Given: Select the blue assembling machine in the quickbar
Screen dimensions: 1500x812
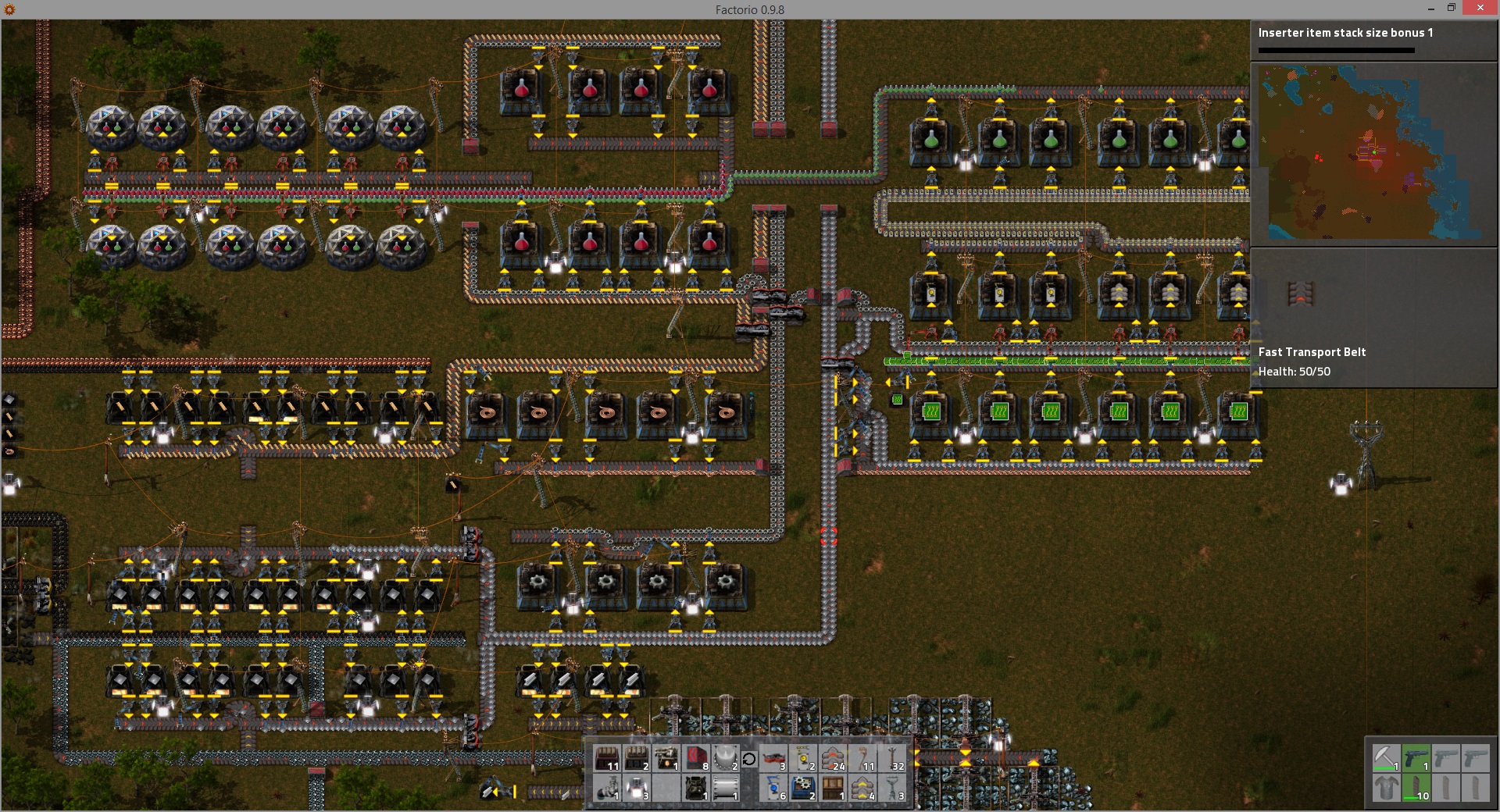Looking at the screenshot, I should click(x=802, y=788).
